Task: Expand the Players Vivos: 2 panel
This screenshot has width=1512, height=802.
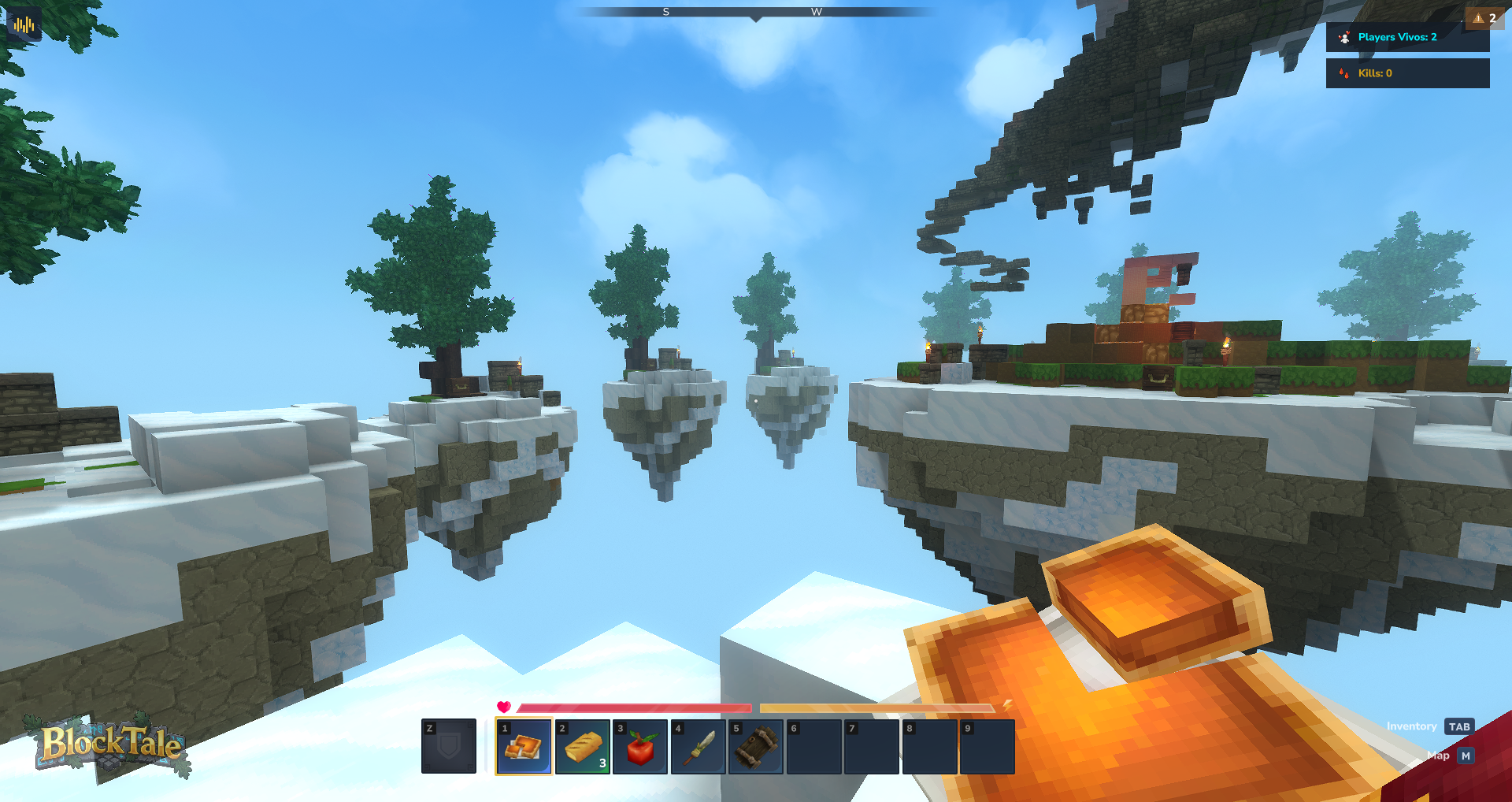Action: pyautogui.click(x=1408, y=36)
